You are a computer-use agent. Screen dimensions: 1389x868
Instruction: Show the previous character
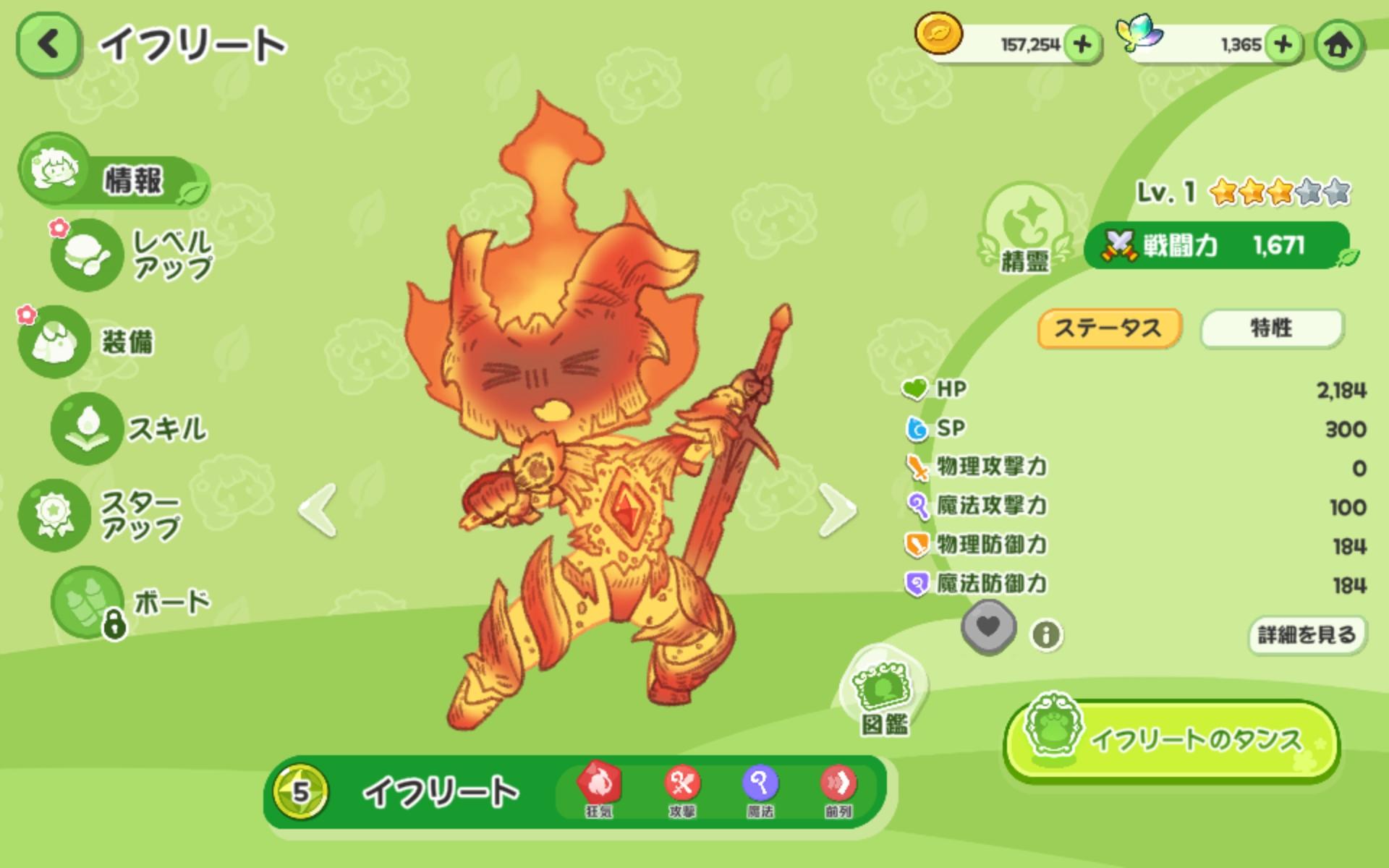[318, 510]
